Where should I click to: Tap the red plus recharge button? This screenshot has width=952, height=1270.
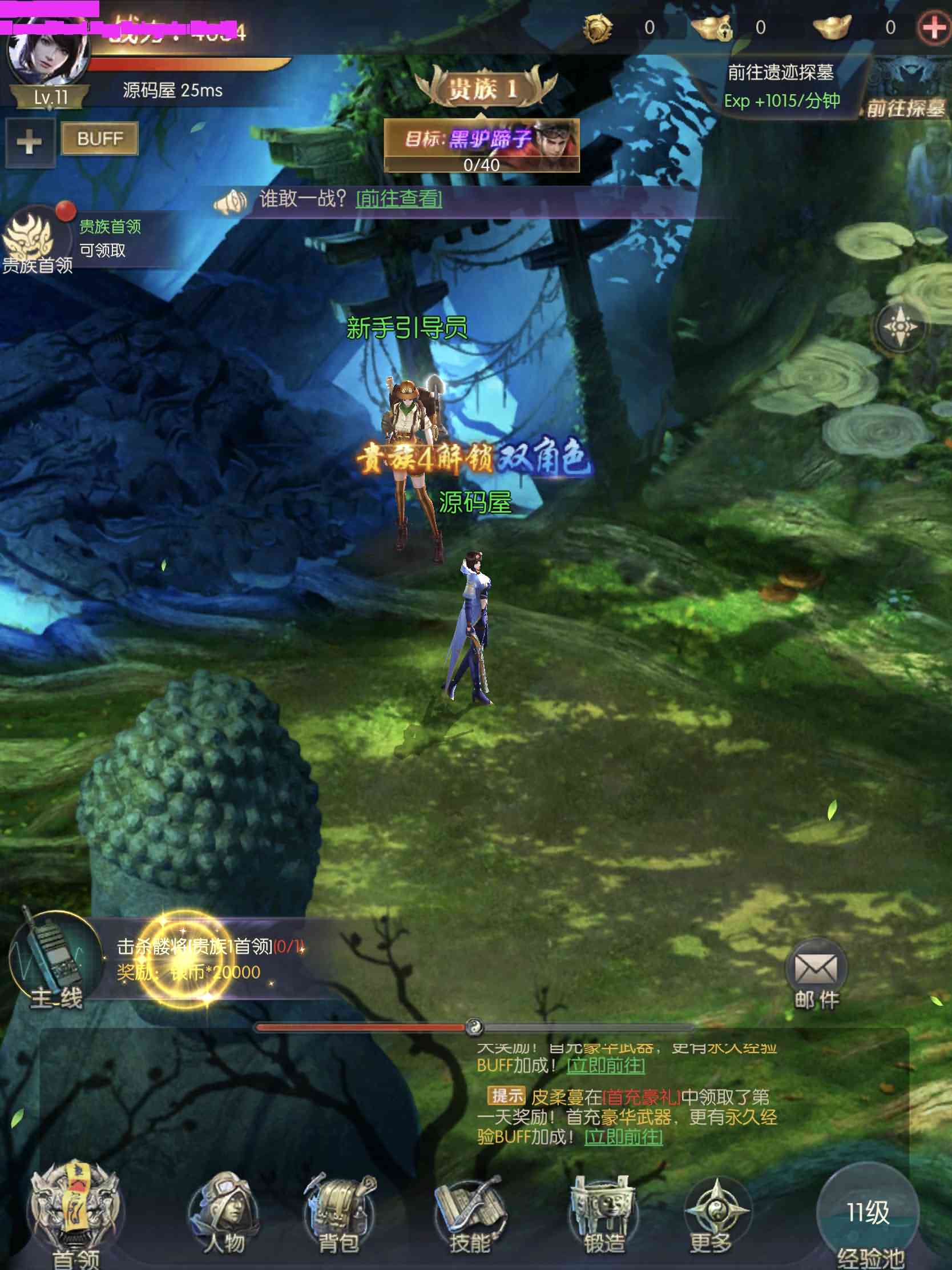[x=933, y=27]
